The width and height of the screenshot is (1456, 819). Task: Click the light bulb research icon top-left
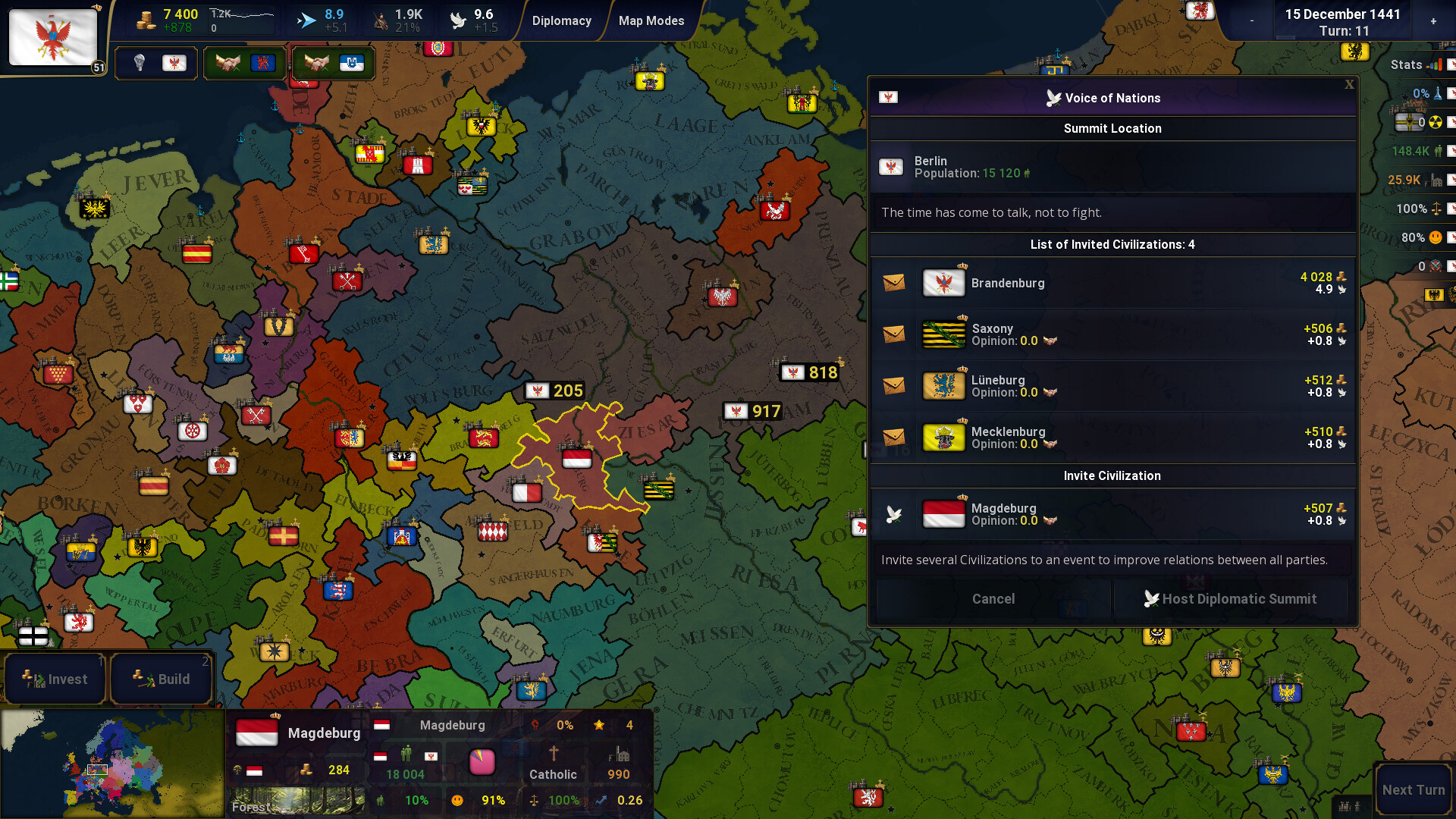pyautogui.click(x=139, y=63)
